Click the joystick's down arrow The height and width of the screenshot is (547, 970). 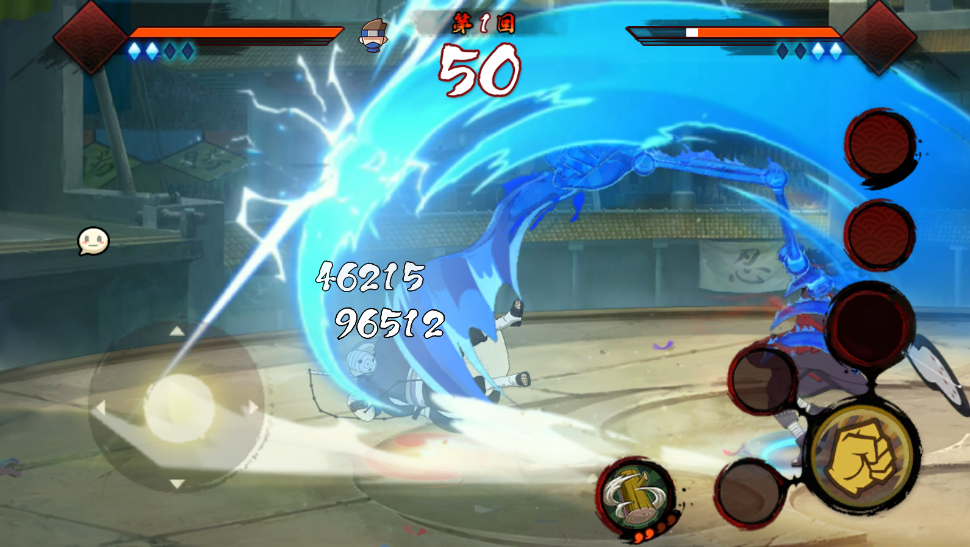click(x=177, y=484)
